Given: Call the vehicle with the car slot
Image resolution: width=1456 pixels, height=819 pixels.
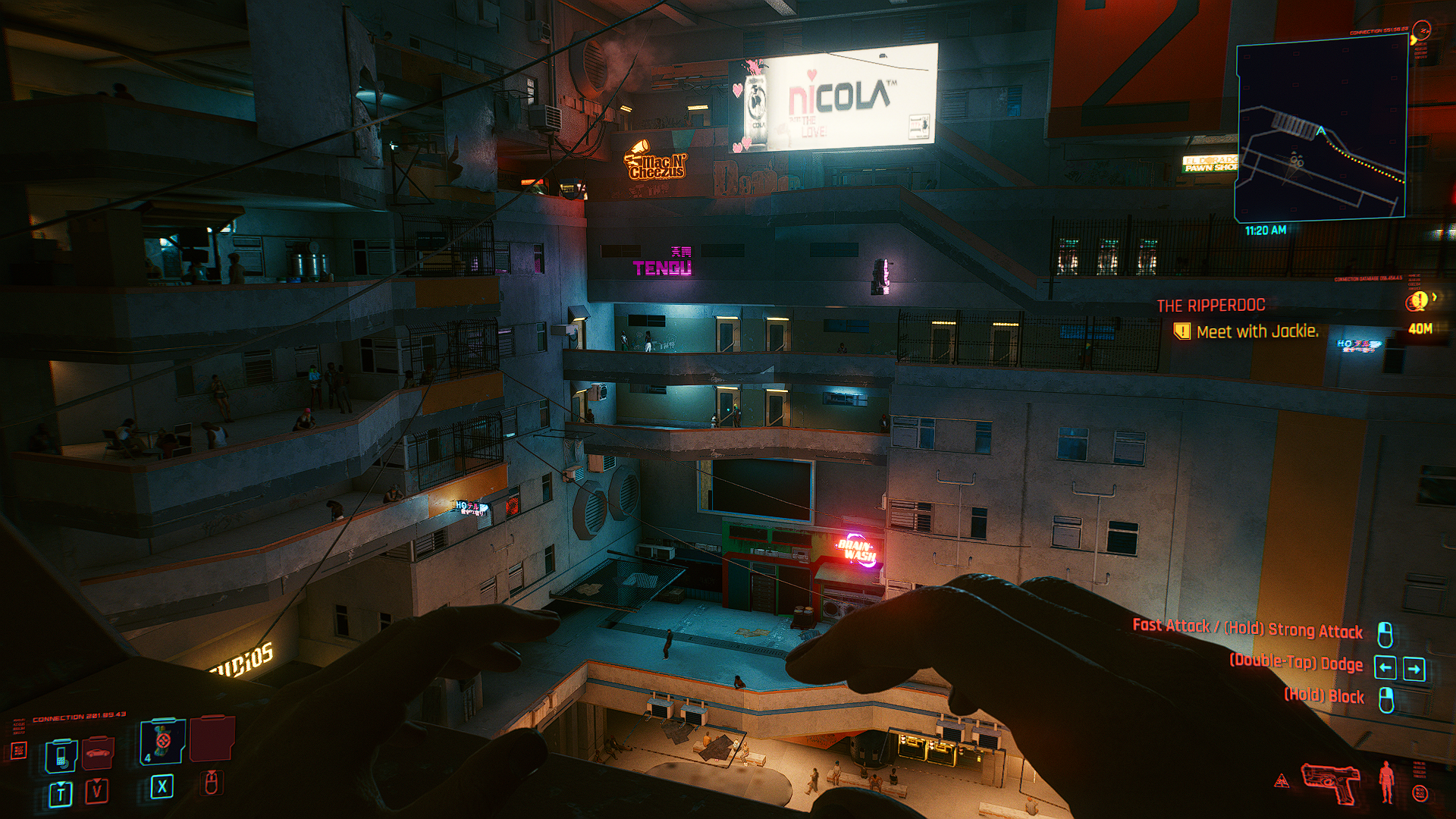Looking at the screenshot, I should [99, 754].
